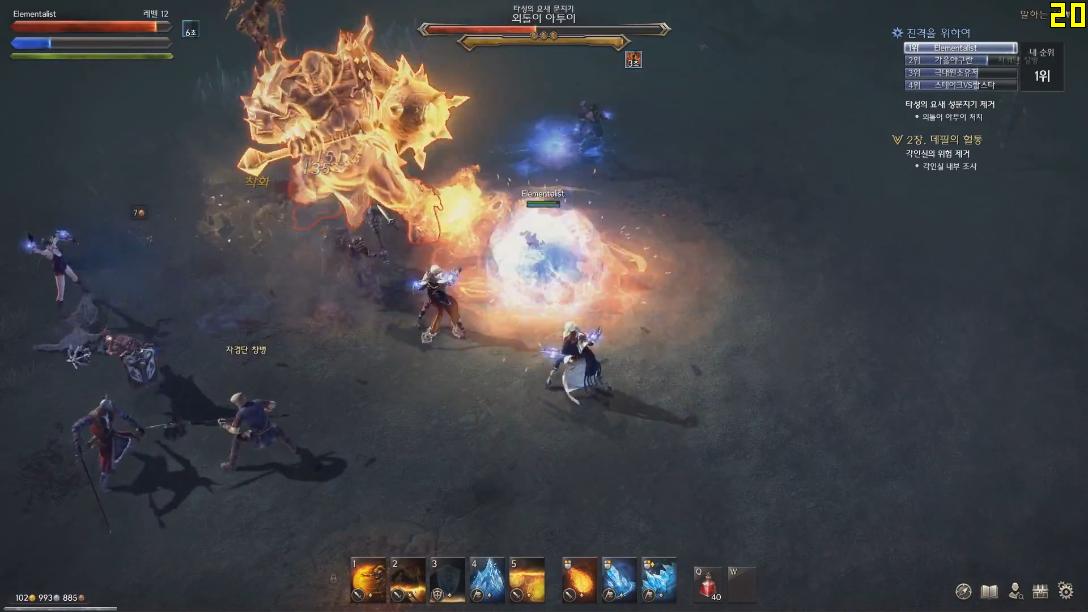Open the treasure chest inventory icon
The width and height of the screenshot is (1088, 612).
pos(1040,591)
